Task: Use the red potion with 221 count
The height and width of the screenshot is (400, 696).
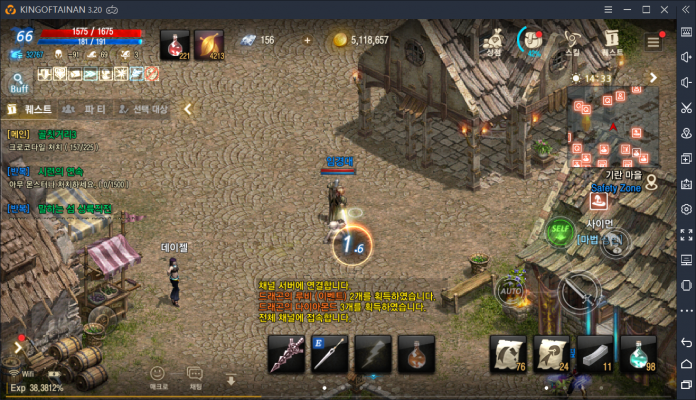Action: 175,44
